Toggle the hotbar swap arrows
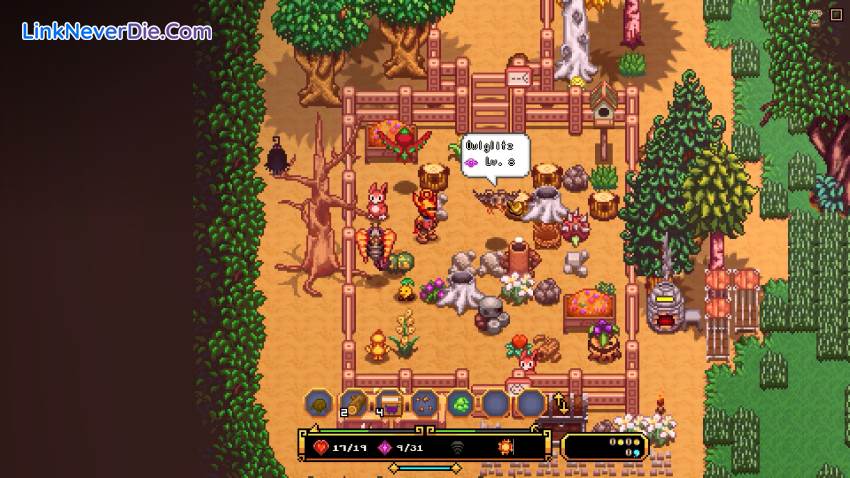This screenshot has width=850, height=478. [x=561, y=403]
